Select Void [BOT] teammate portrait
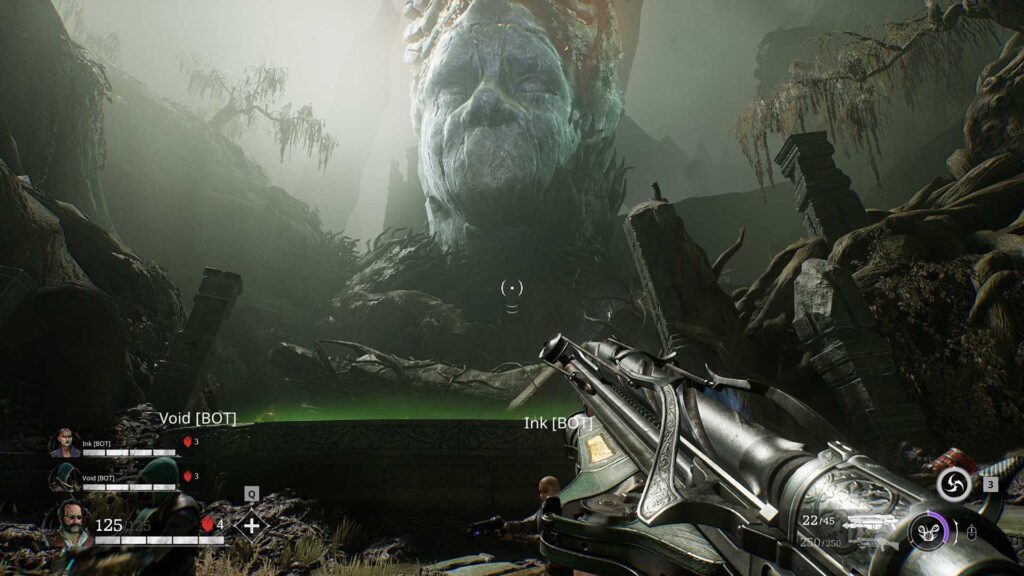Viewport: 1024px width, 576px height. point(64,478)
